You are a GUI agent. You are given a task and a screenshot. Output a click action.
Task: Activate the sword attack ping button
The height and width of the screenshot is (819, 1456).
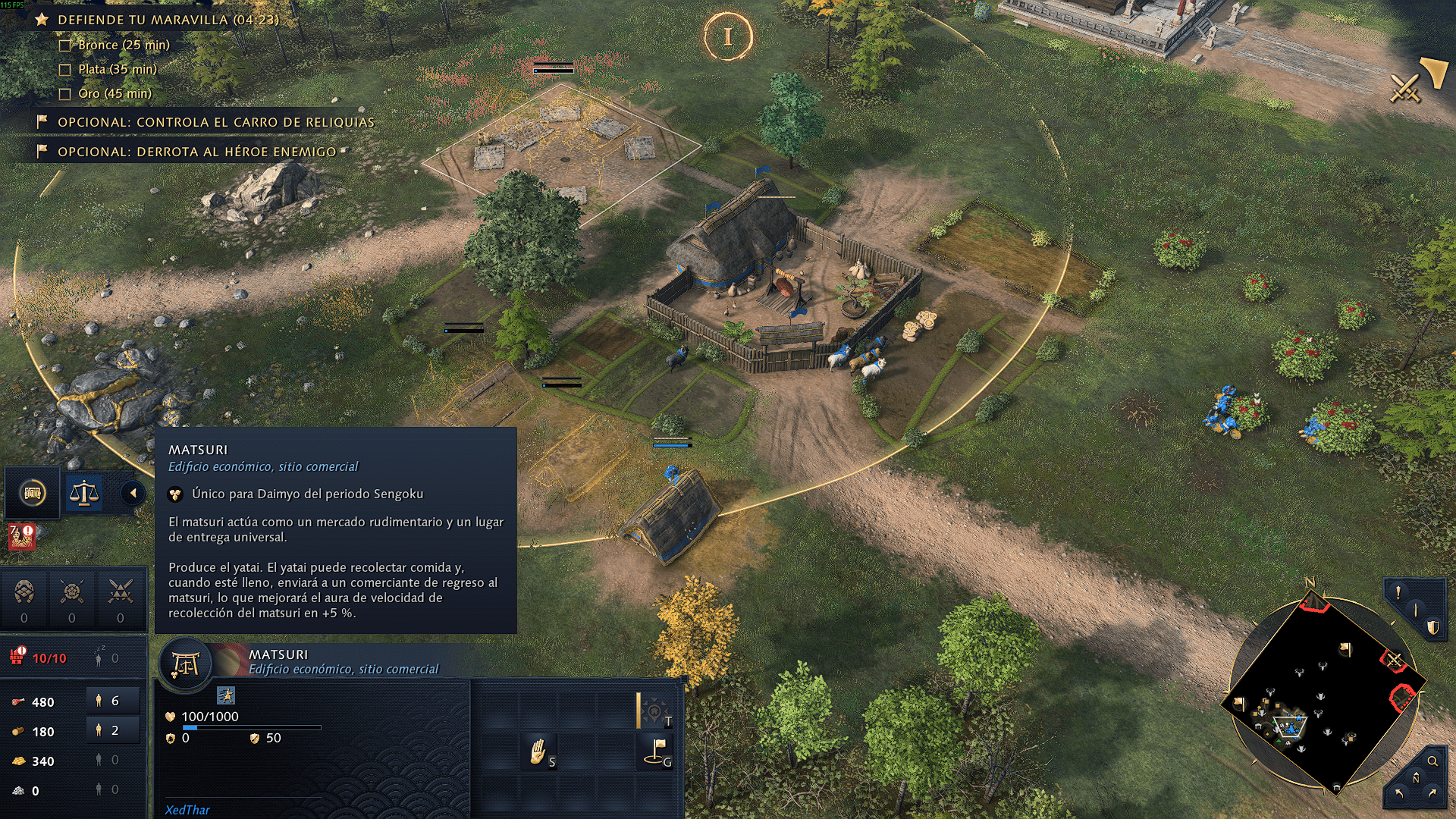(1415, 610)
